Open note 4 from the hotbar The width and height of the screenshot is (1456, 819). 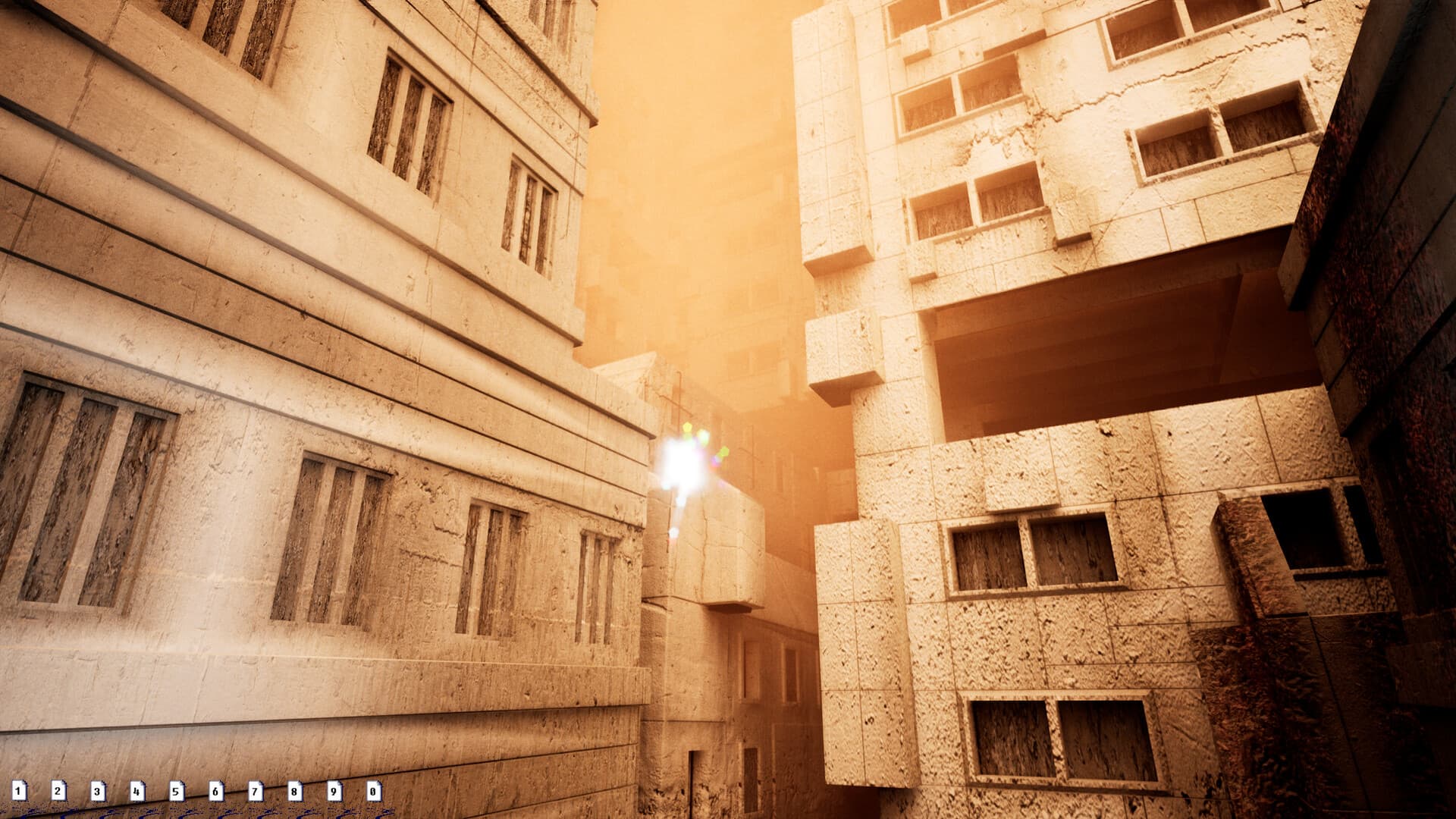click(138, 791)
